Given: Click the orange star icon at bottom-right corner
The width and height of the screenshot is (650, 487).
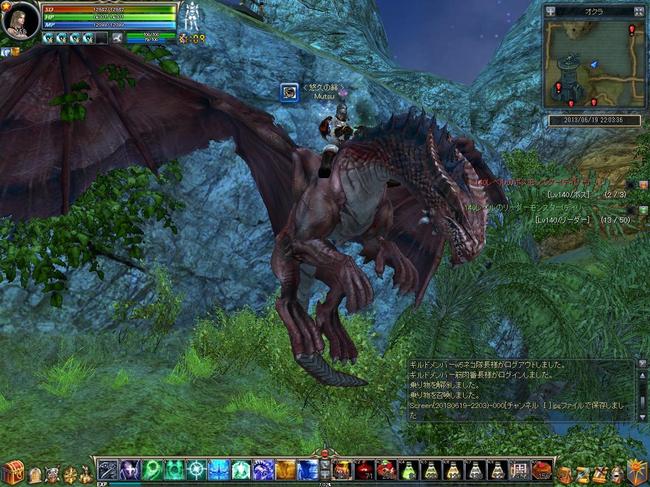Looking at the screenshot, I should click(637, 469).
